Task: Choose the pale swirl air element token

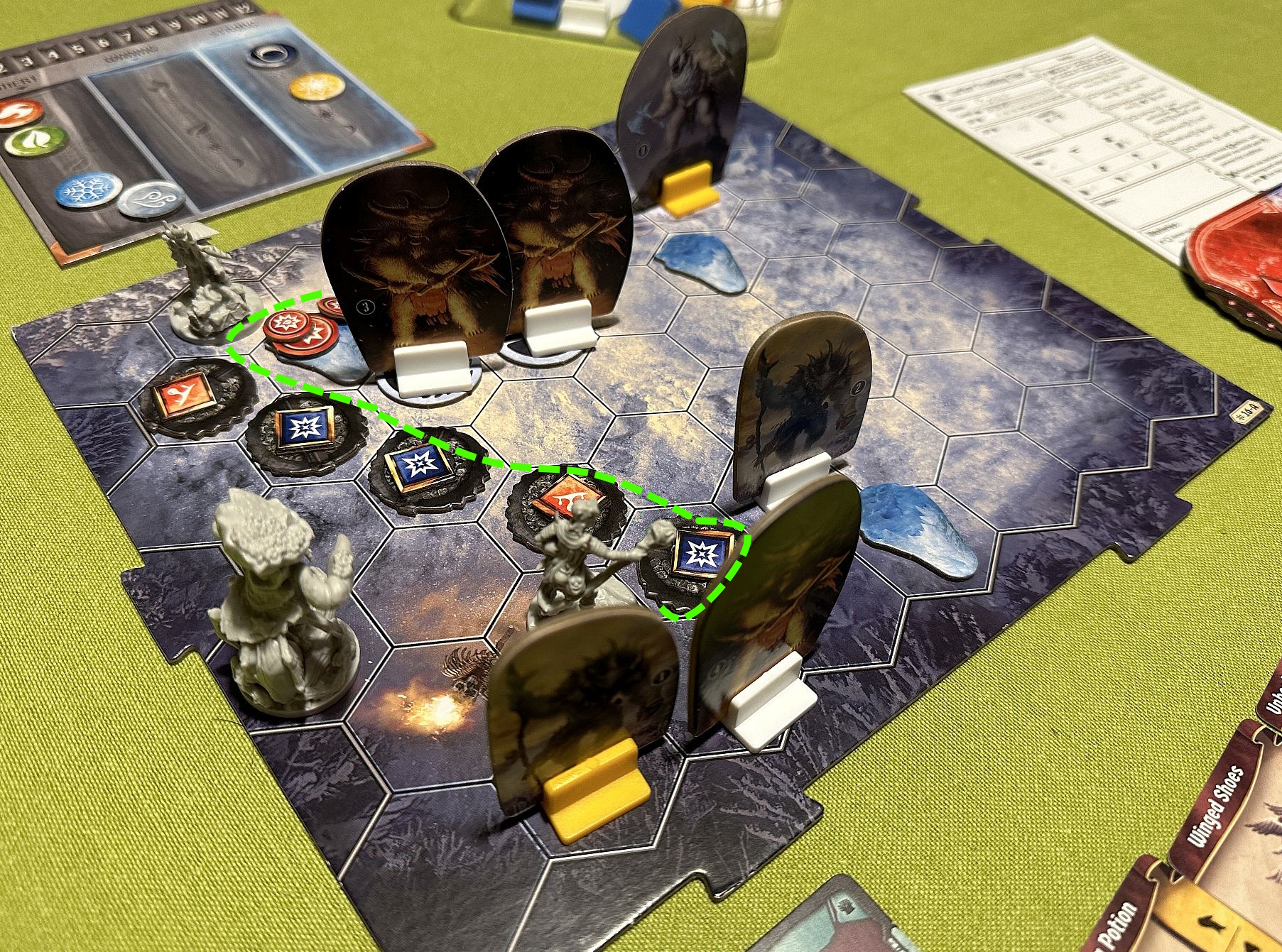Action: [x=152, y=200]
